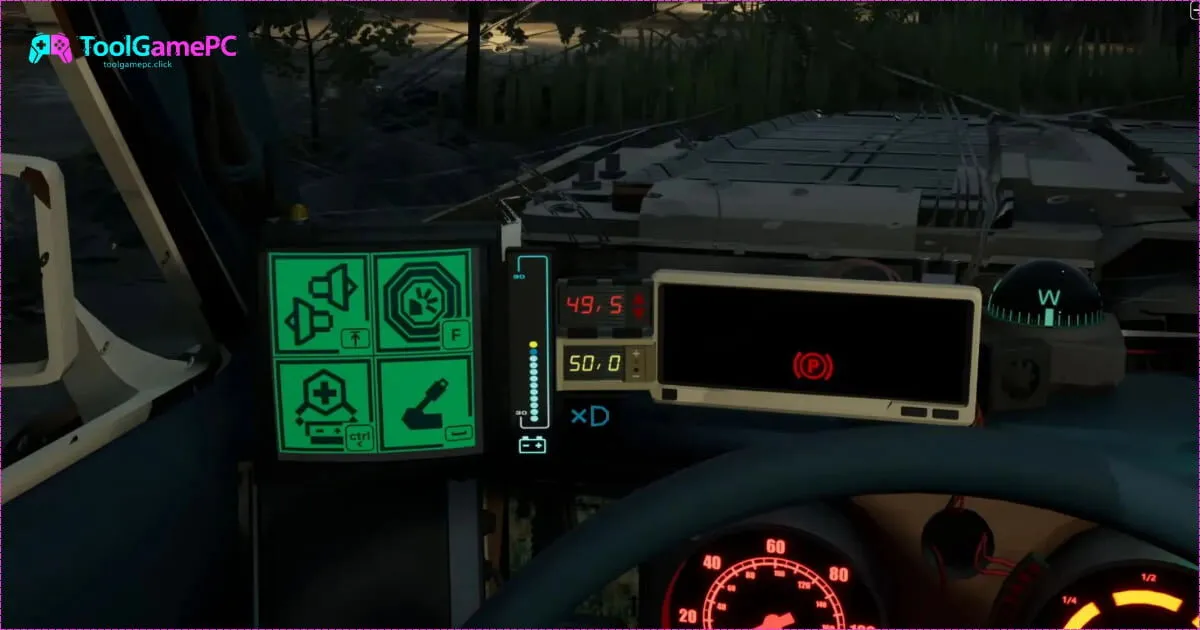Screen dimensions: 1200x630
Task: Select the hexagon plus battery tile
Action: coord(323,406)
